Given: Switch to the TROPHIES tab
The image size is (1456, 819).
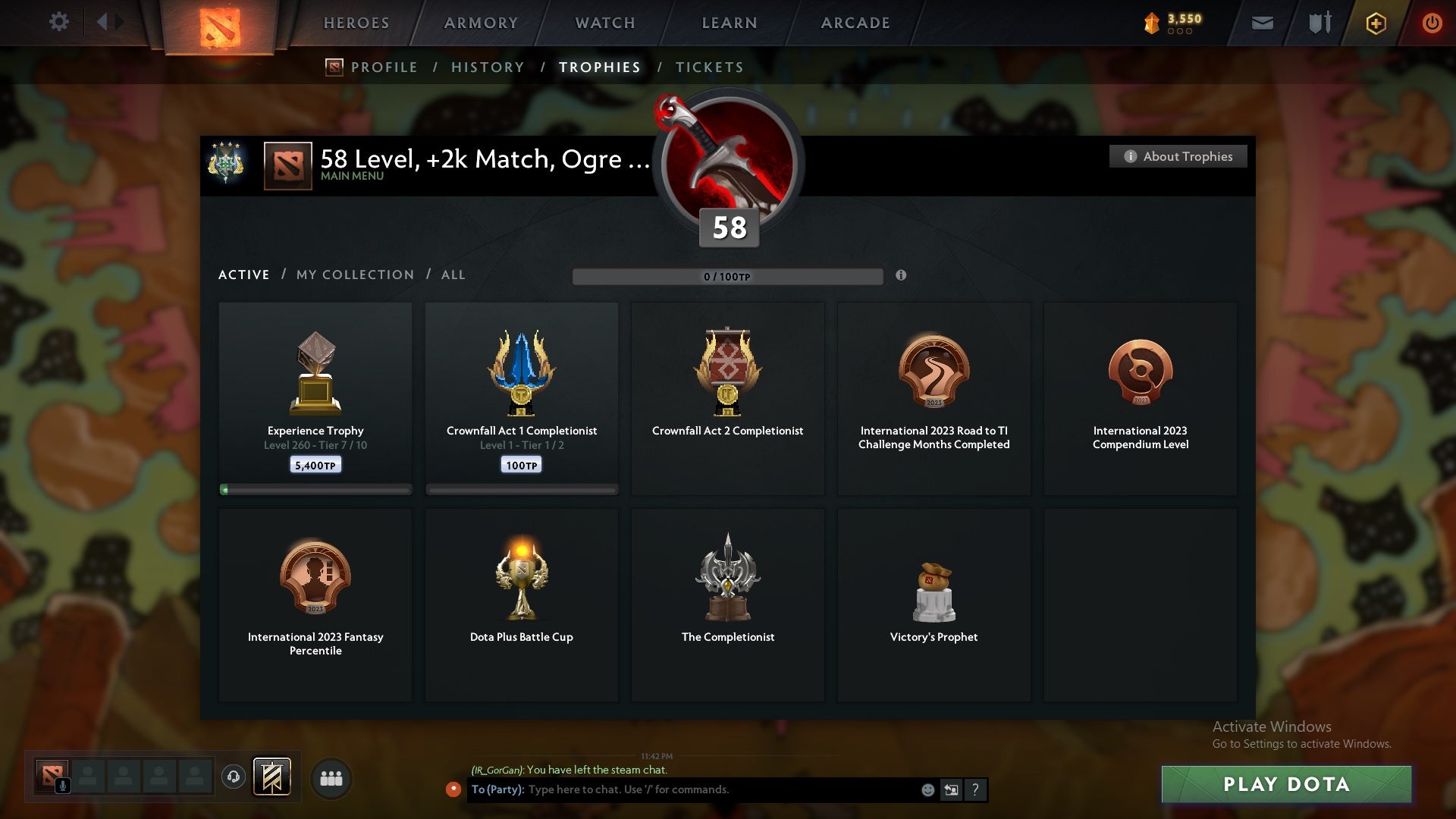Looking at the screenshot, I should (599, 67).
